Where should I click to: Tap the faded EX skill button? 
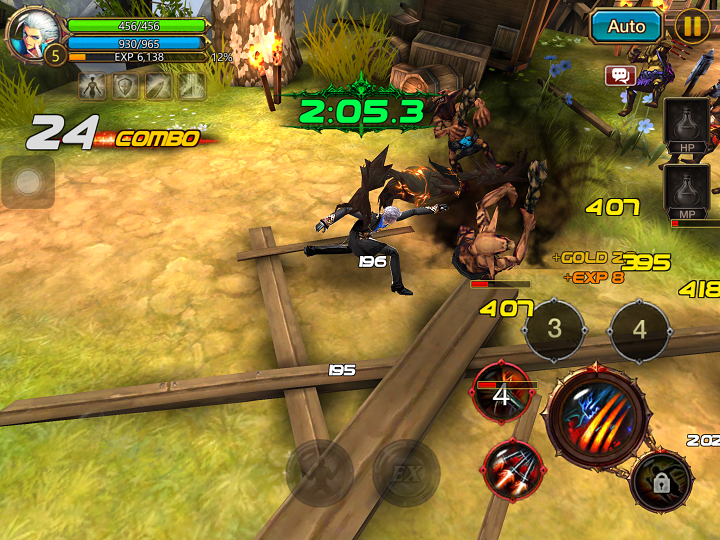[x=406, y=472]
